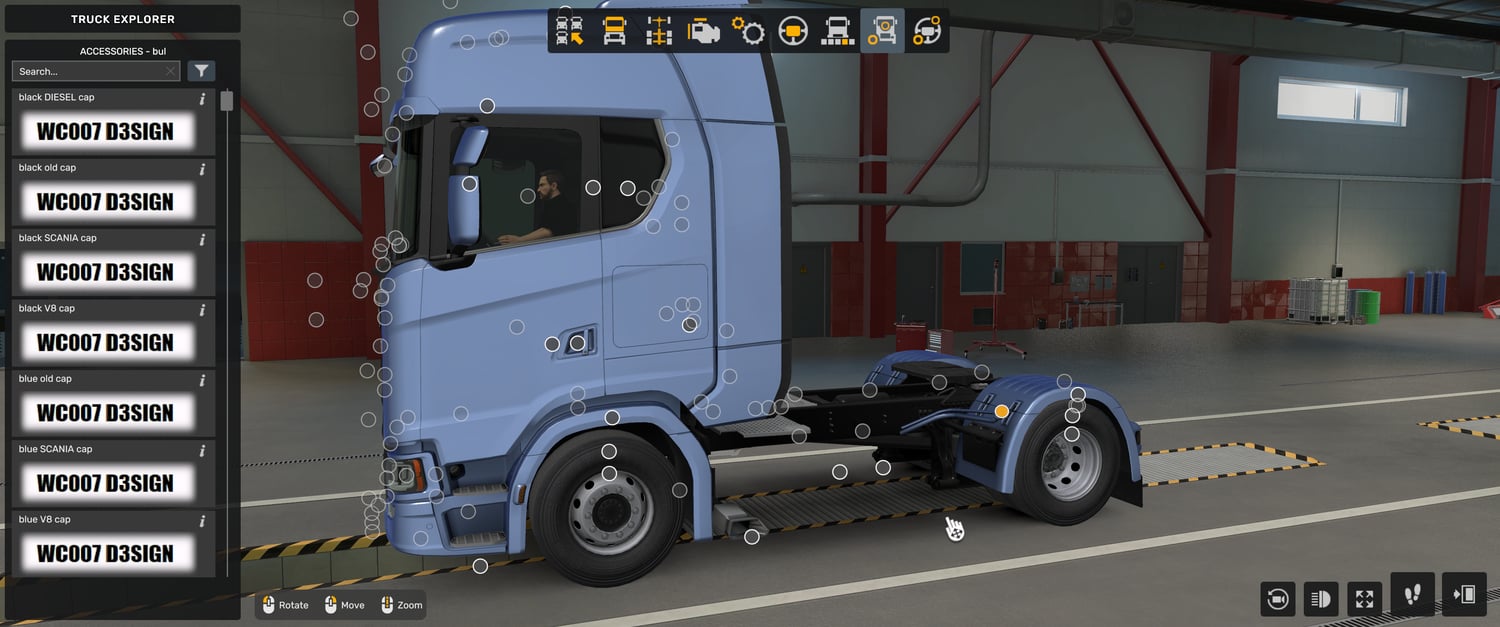The image size is (1500, 627).
Task: Reset the camera view
Action: click(1277, 599)
